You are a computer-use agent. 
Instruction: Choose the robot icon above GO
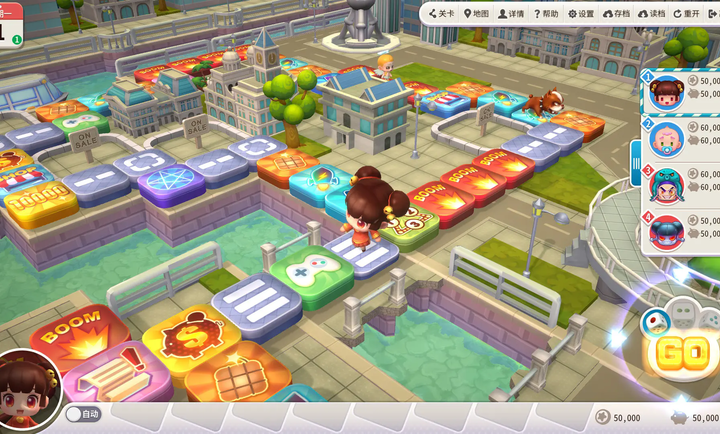[x=684, y=311]
